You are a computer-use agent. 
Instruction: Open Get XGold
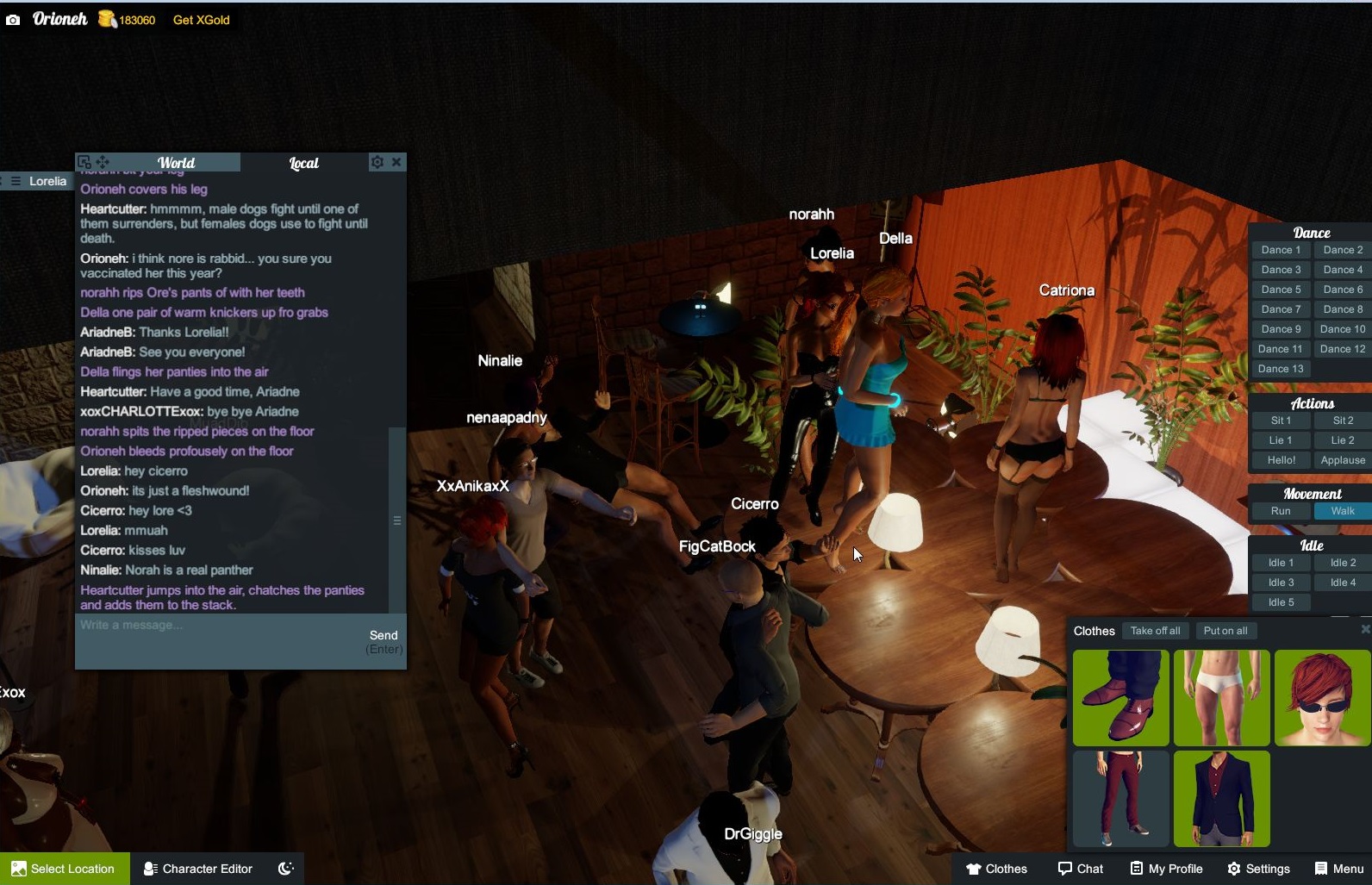point(200,19)
